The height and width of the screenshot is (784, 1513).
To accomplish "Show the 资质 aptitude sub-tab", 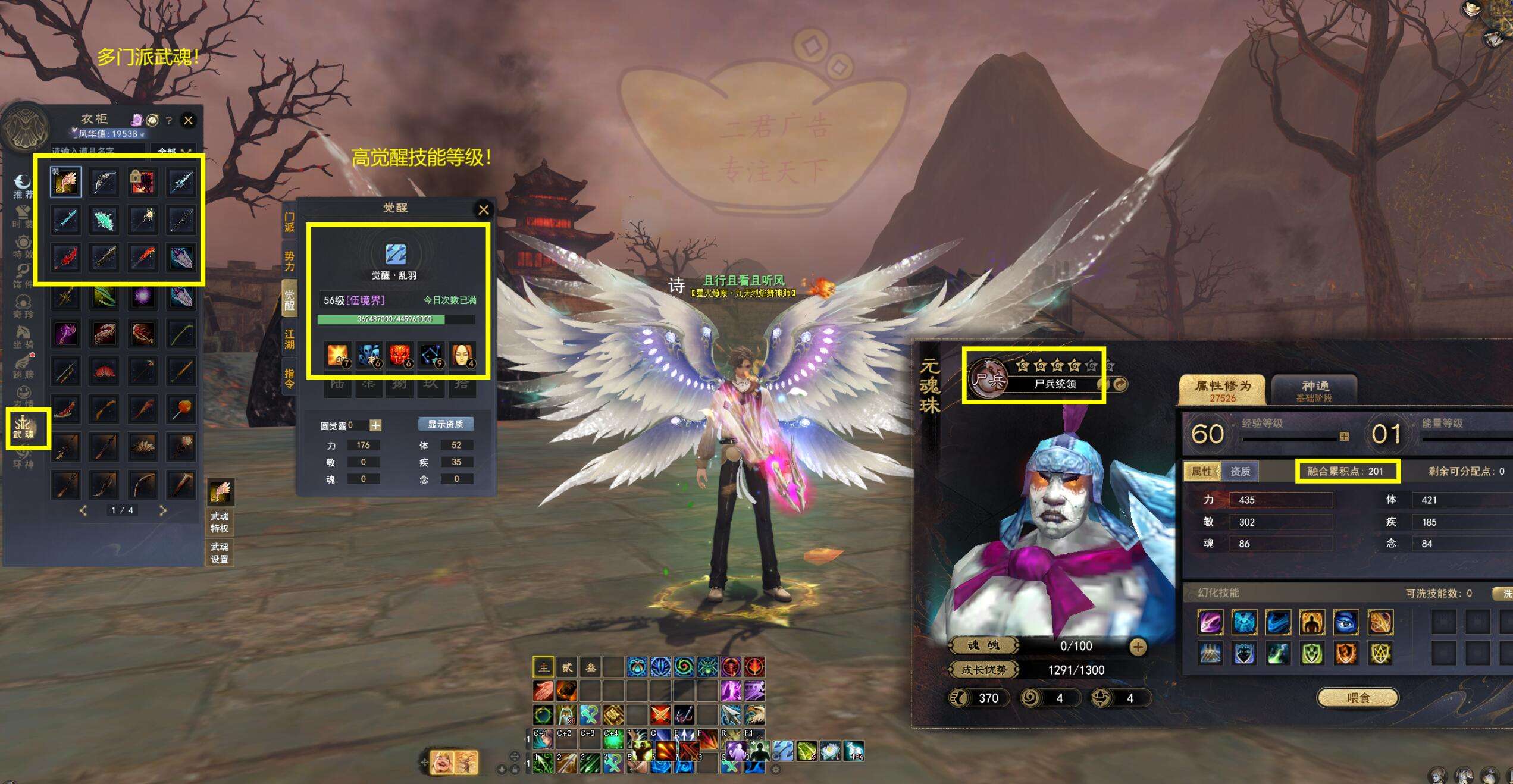I will tap(1240, 472).
